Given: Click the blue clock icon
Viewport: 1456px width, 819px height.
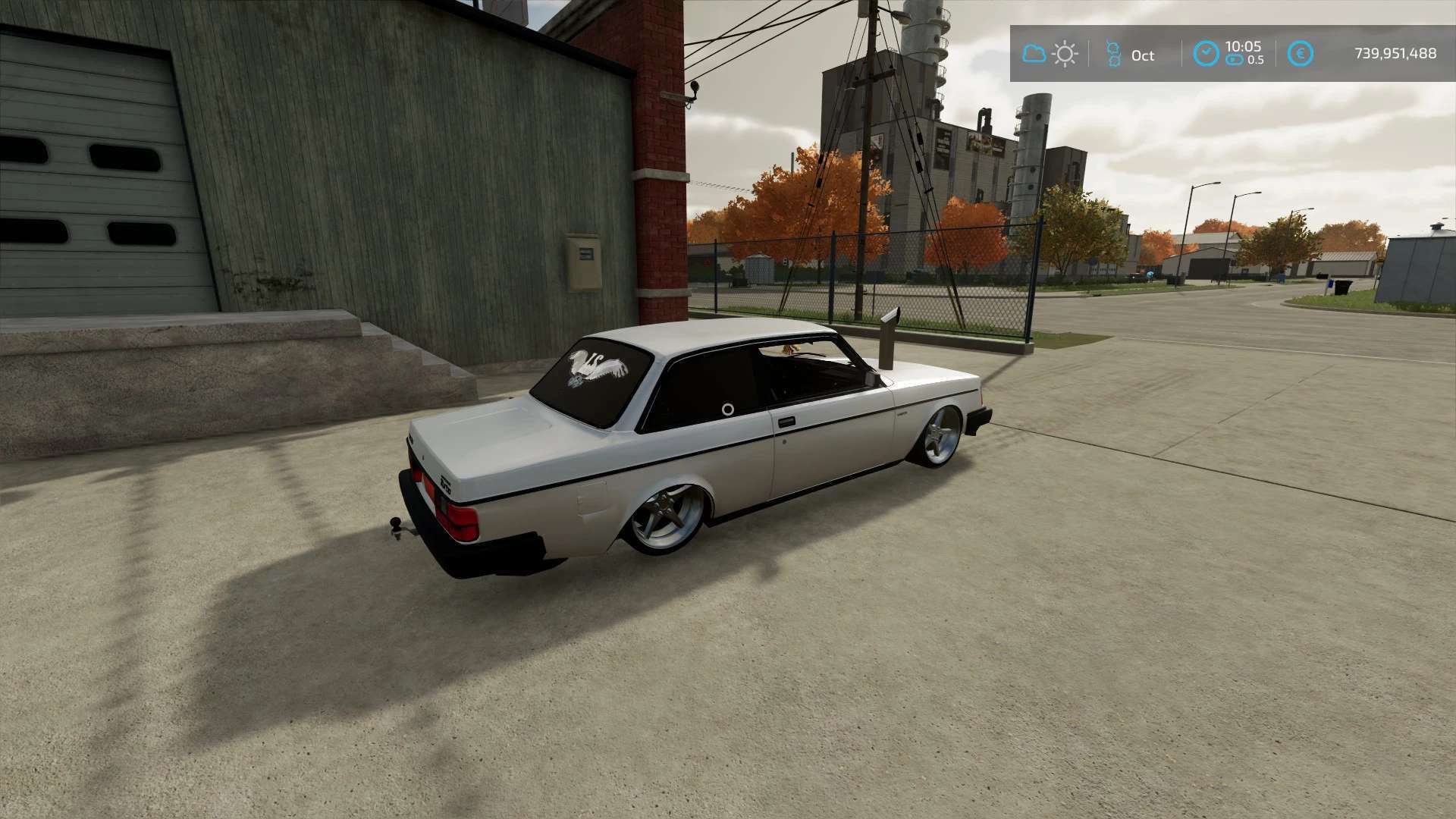Looking at the screenshot, I should pos(1206,54).
